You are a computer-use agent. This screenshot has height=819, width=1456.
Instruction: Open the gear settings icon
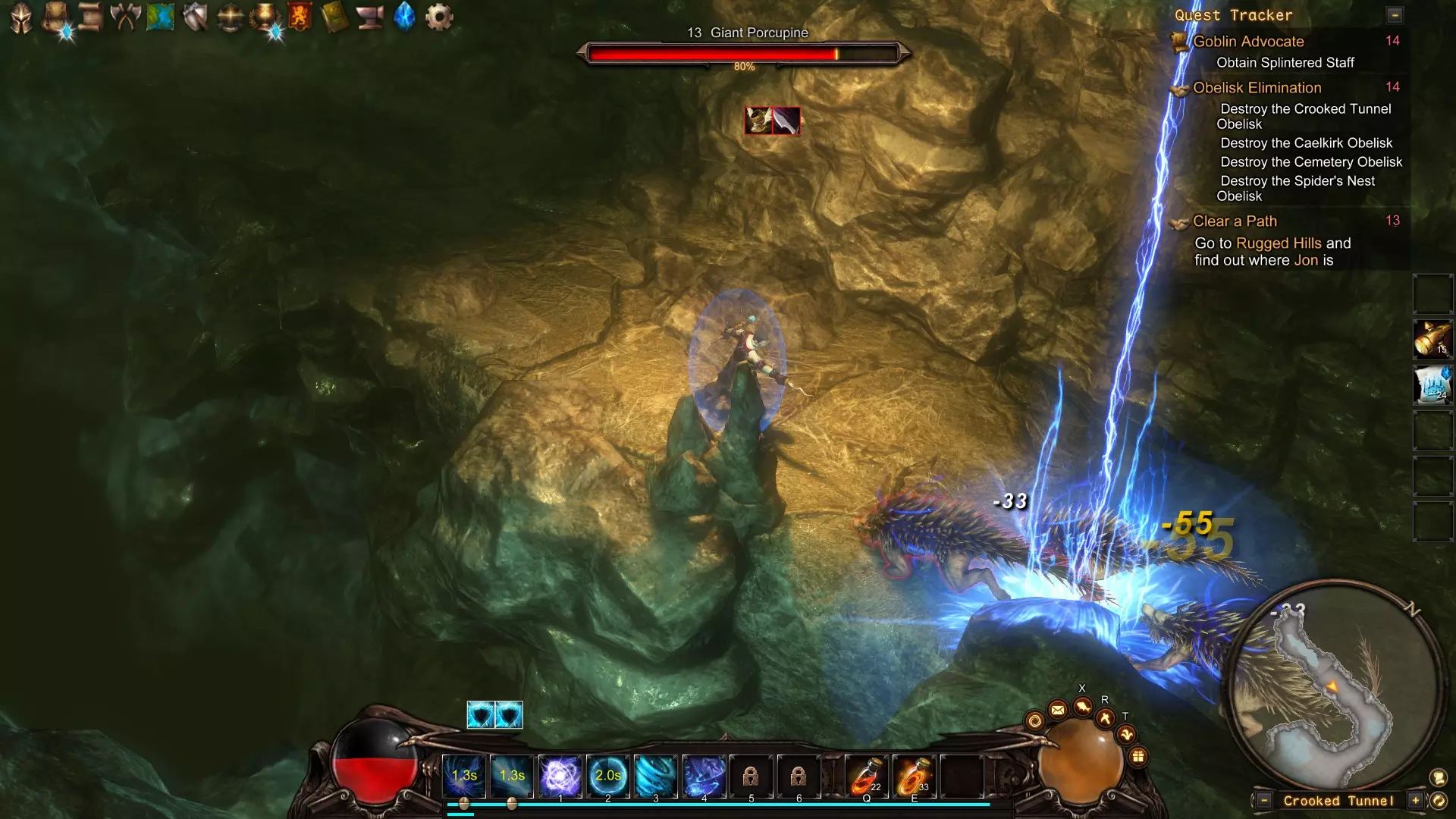click(x=439, y=17)
